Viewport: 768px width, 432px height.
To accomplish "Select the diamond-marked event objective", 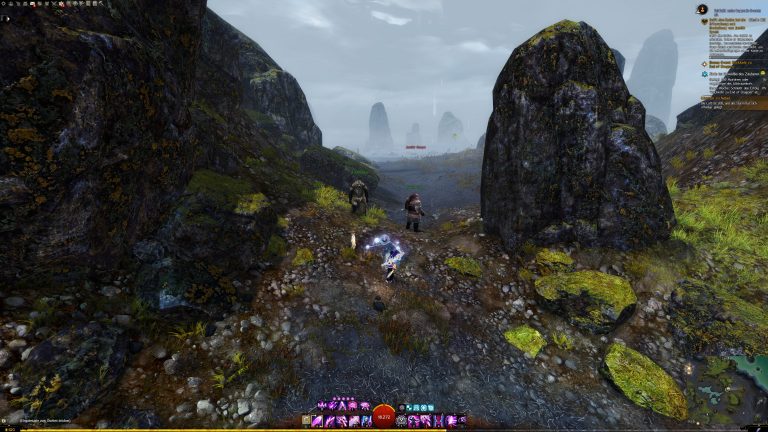I will (702, 63).
